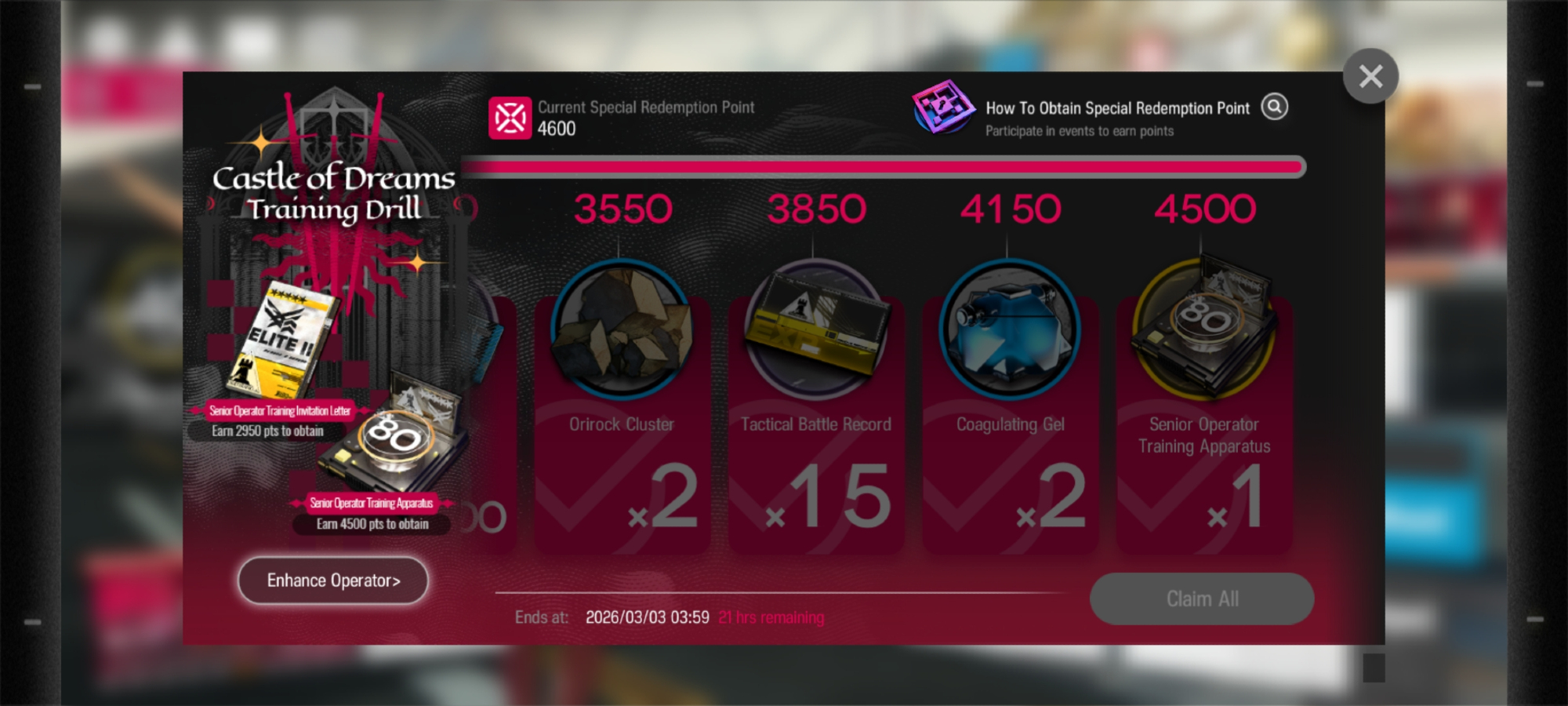Select the 4500-point Senior Operator Training Apparatus card
1568x706 pixels.
tap(1203, 408)
